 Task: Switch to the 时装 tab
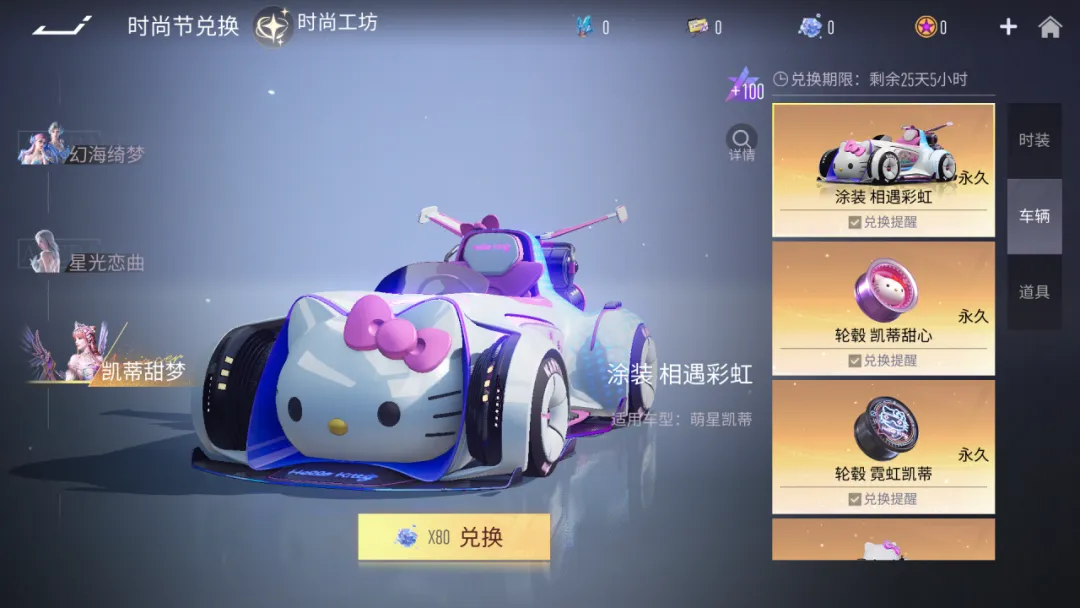pyautogui.click(x=1034, y=141)
